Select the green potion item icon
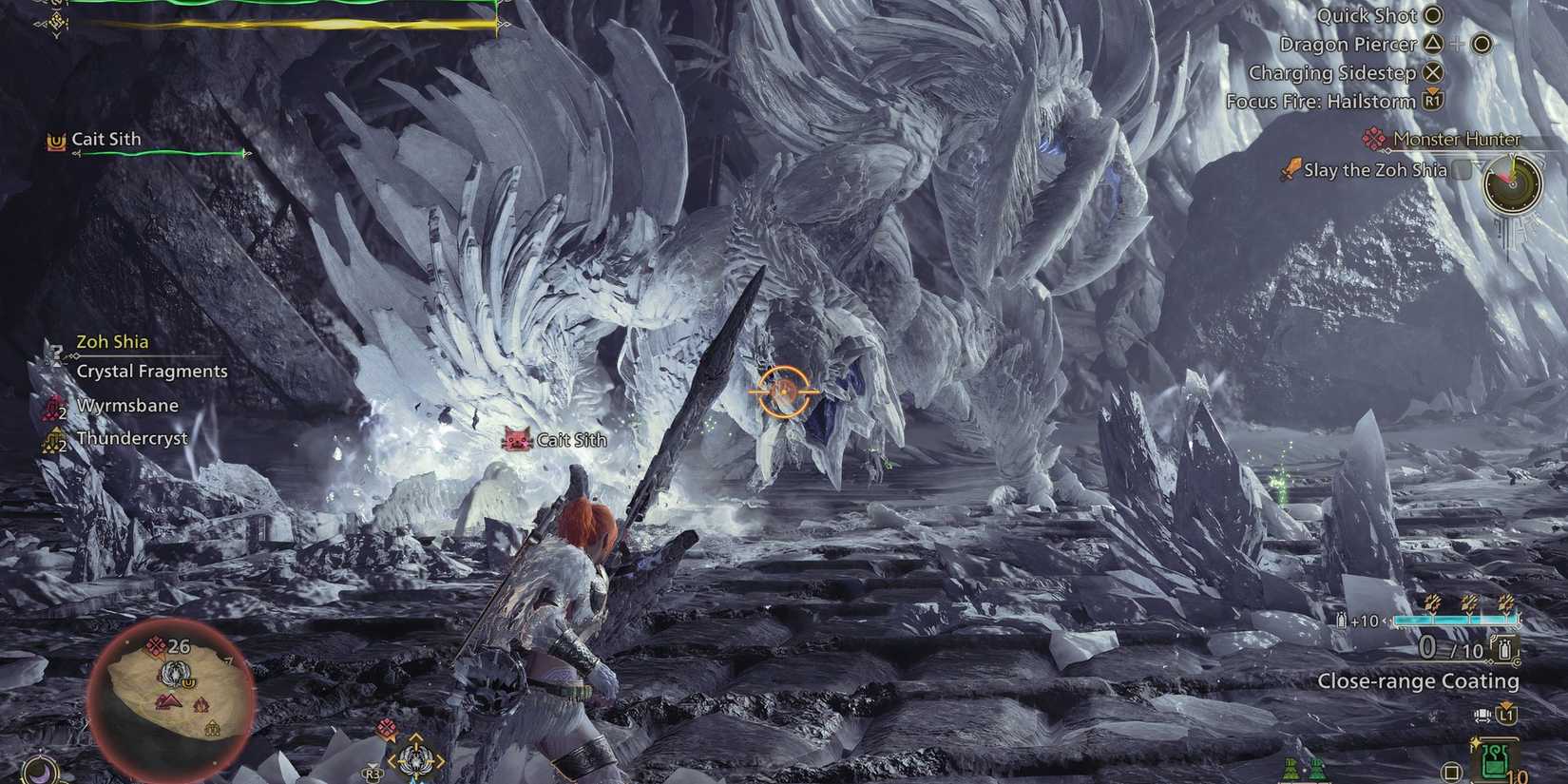 coord(1495,758)
